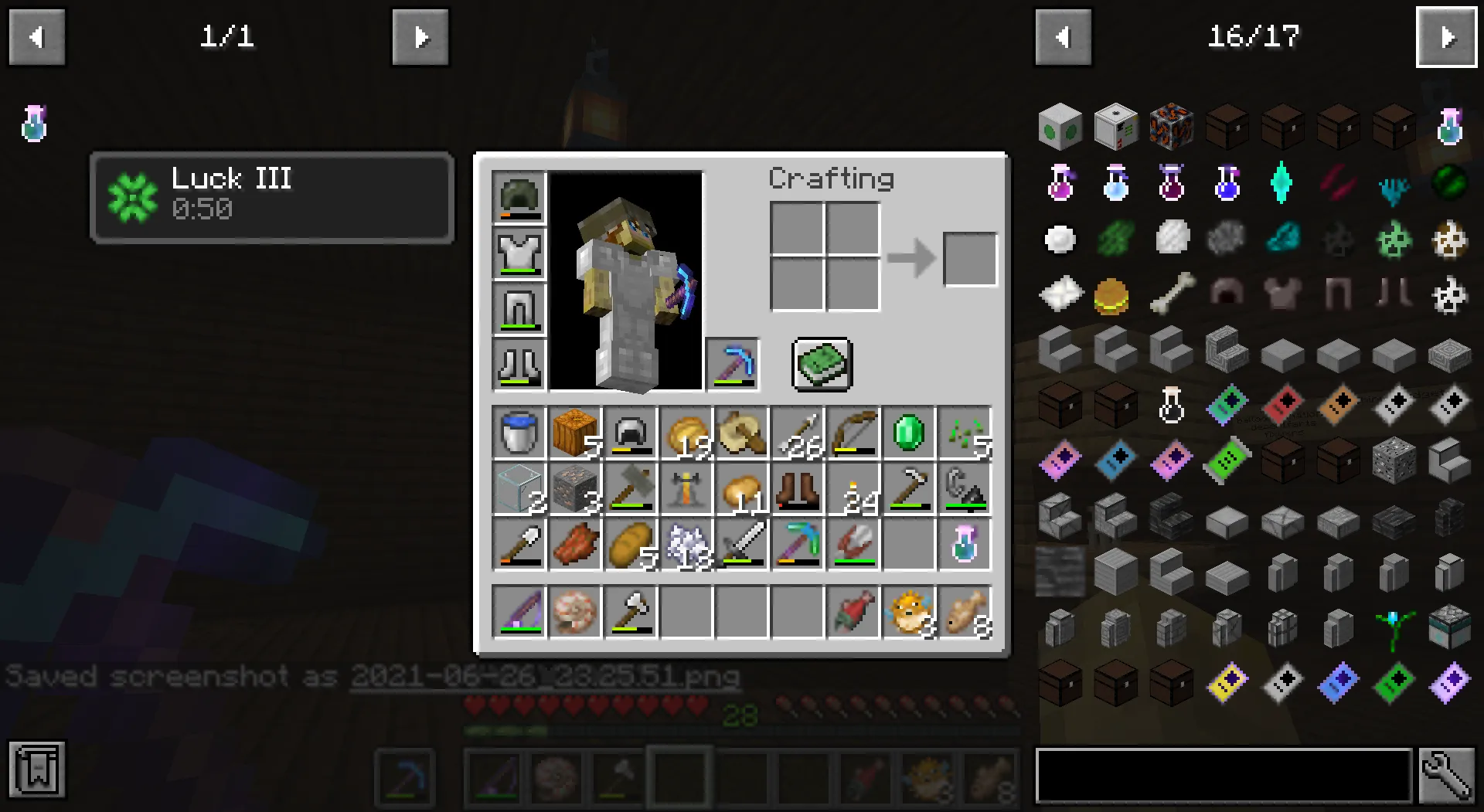Select the bow in the inventory

coord(853,433)
